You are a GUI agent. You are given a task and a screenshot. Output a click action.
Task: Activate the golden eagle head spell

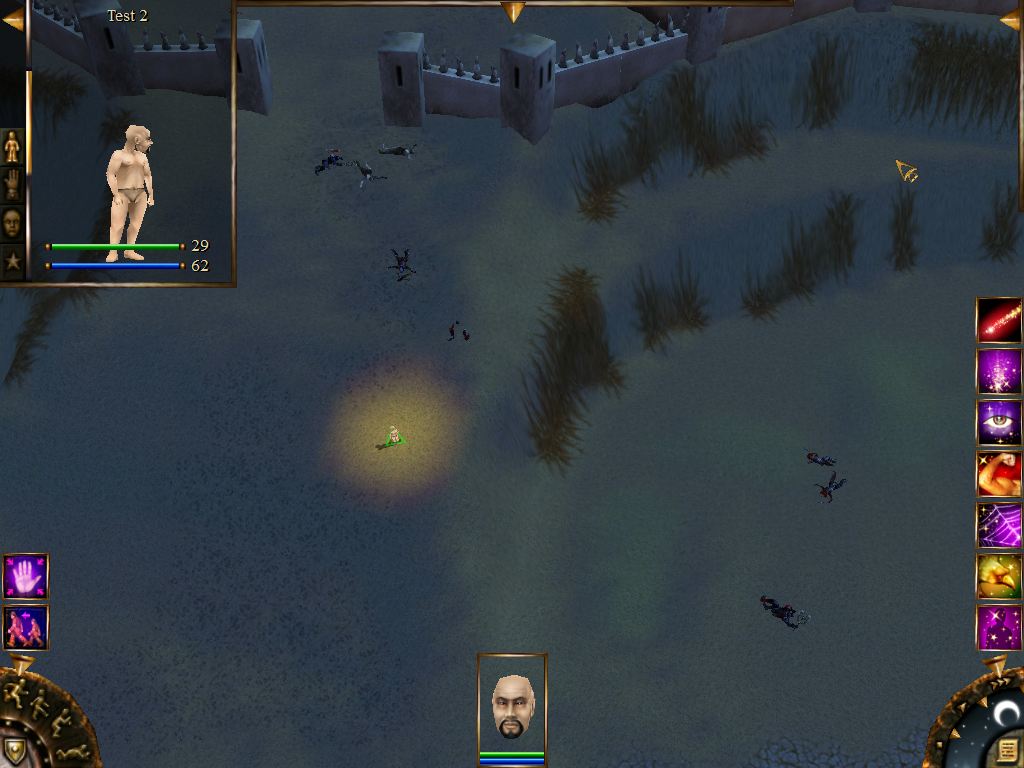point(998,576)
